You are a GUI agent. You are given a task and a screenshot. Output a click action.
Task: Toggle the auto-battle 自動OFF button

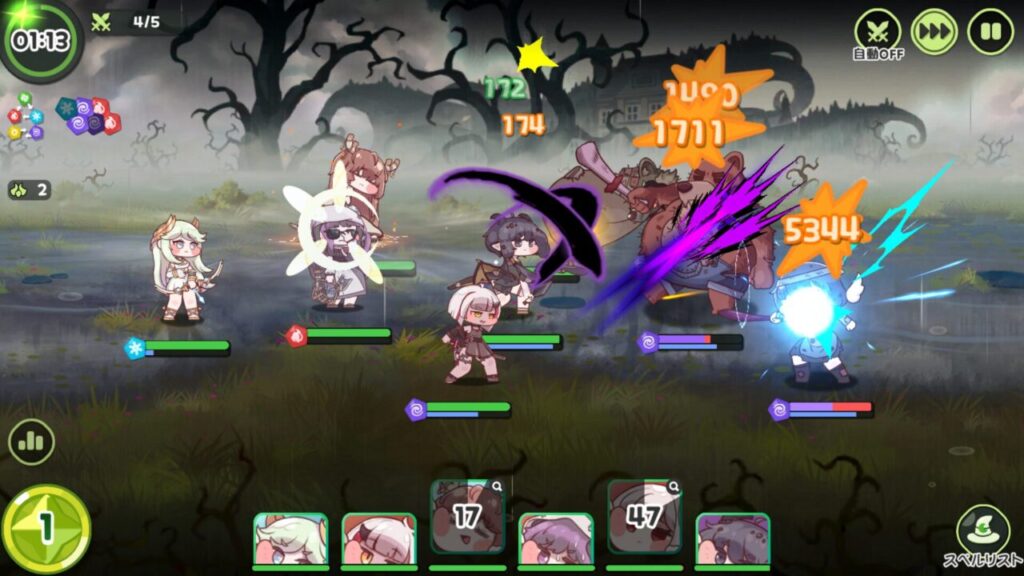[877, 31]
